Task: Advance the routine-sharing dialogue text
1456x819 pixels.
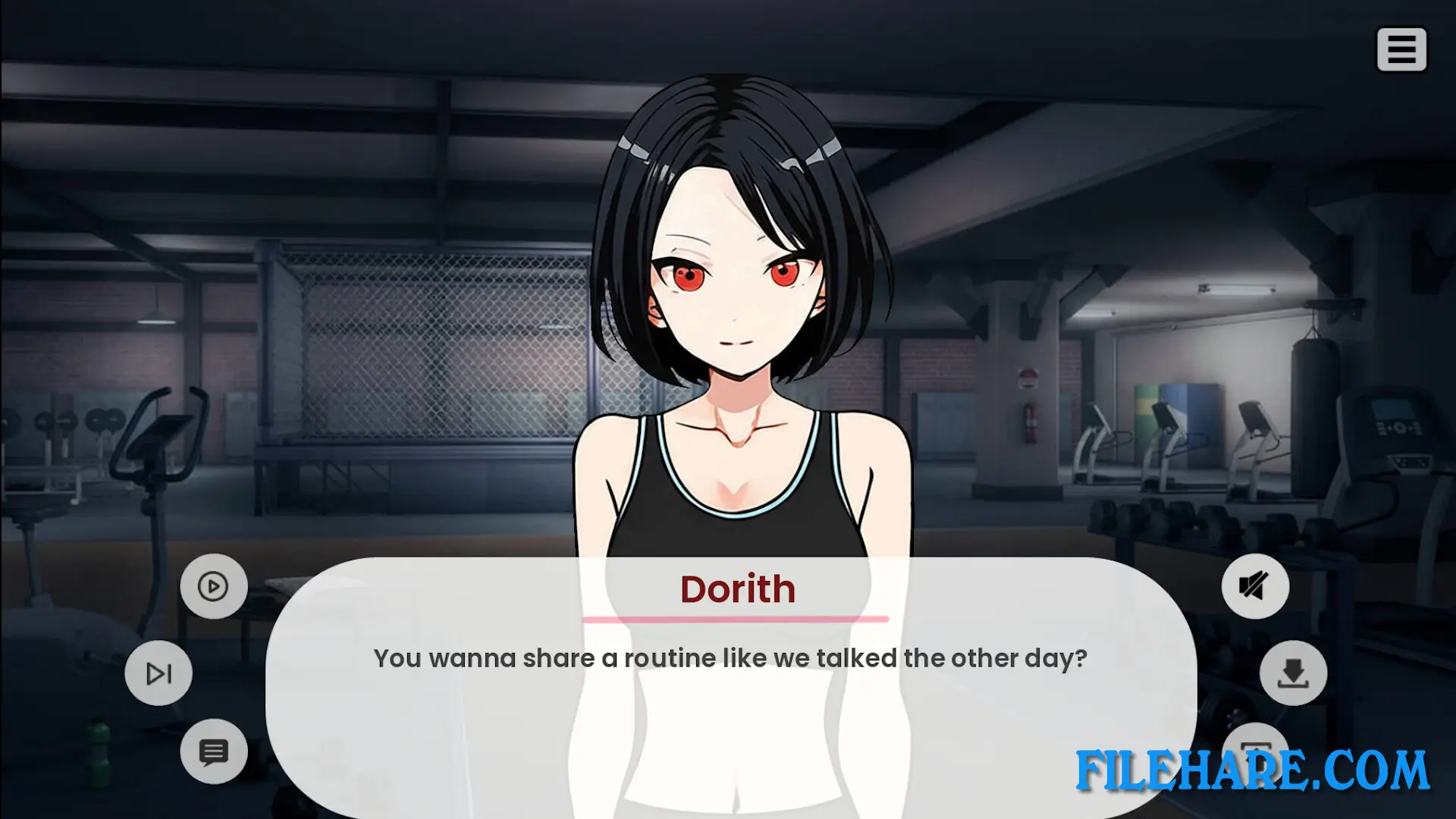Action: pyautogui.click(x=730, y=658)
